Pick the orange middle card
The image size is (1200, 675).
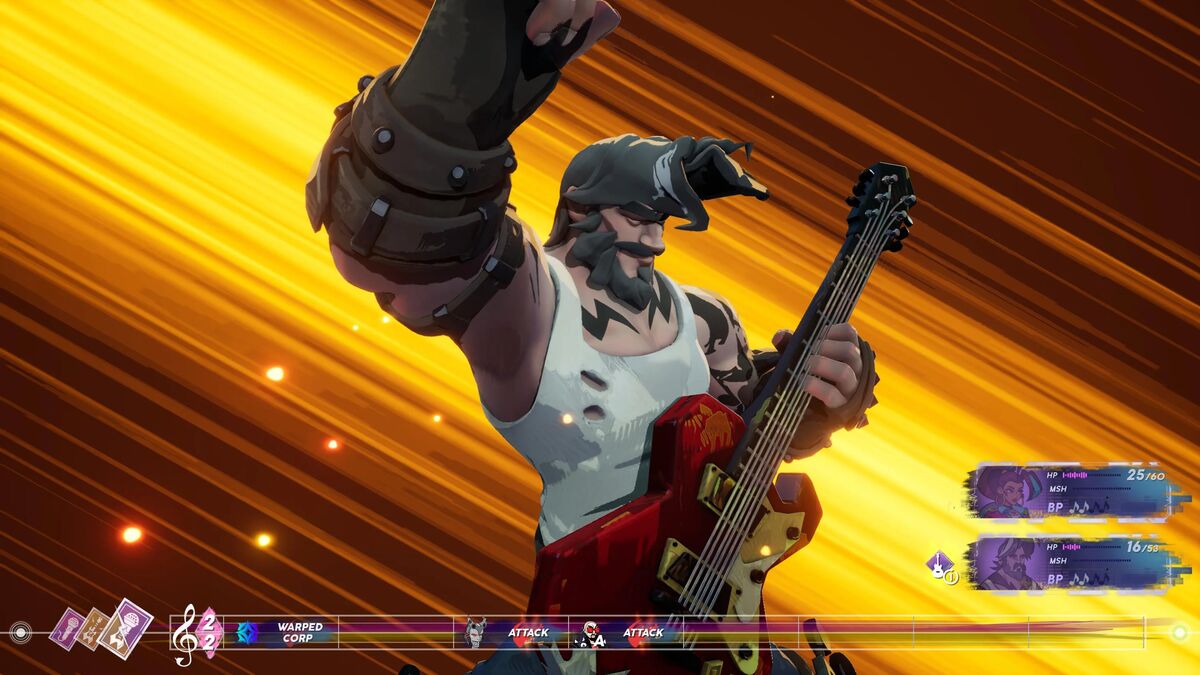point(93,628)
